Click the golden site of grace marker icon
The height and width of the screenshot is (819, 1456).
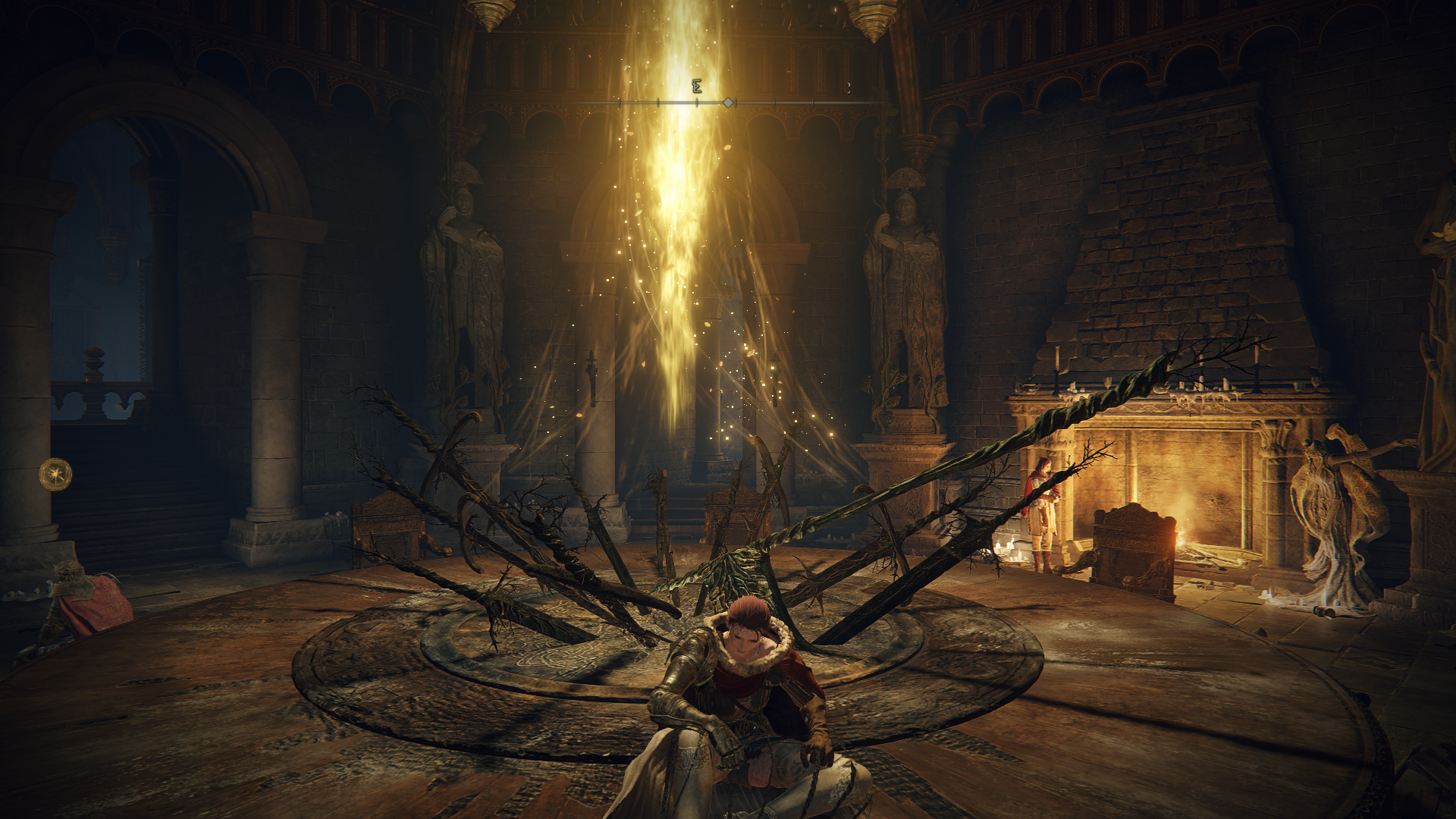55,475
